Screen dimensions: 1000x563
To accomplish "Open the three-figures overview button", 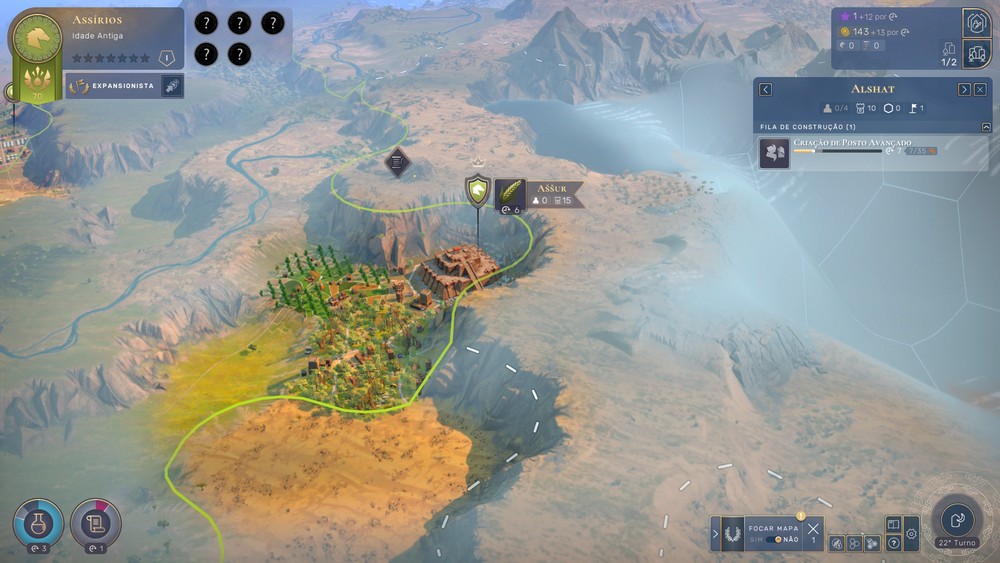I will [x=976, y=53].
